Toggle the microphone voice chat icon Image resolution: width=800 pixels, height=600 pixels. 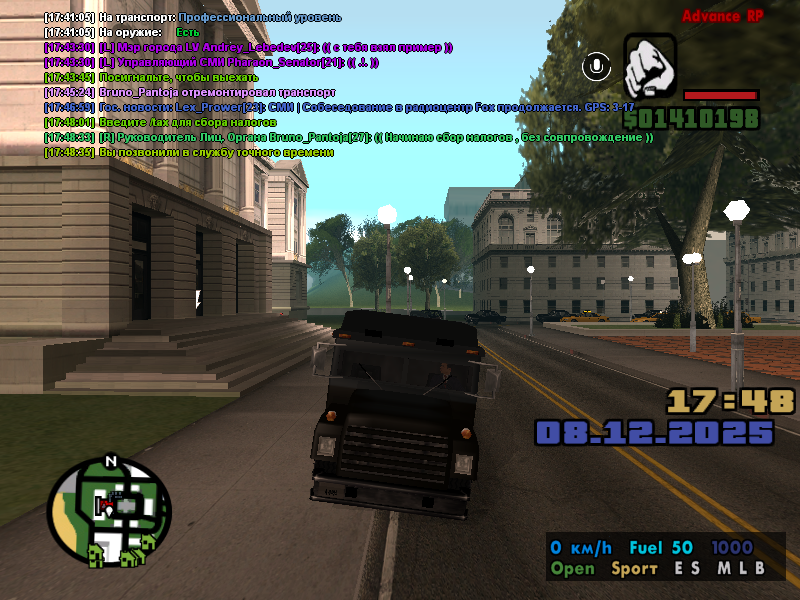[x=598, y=66]
